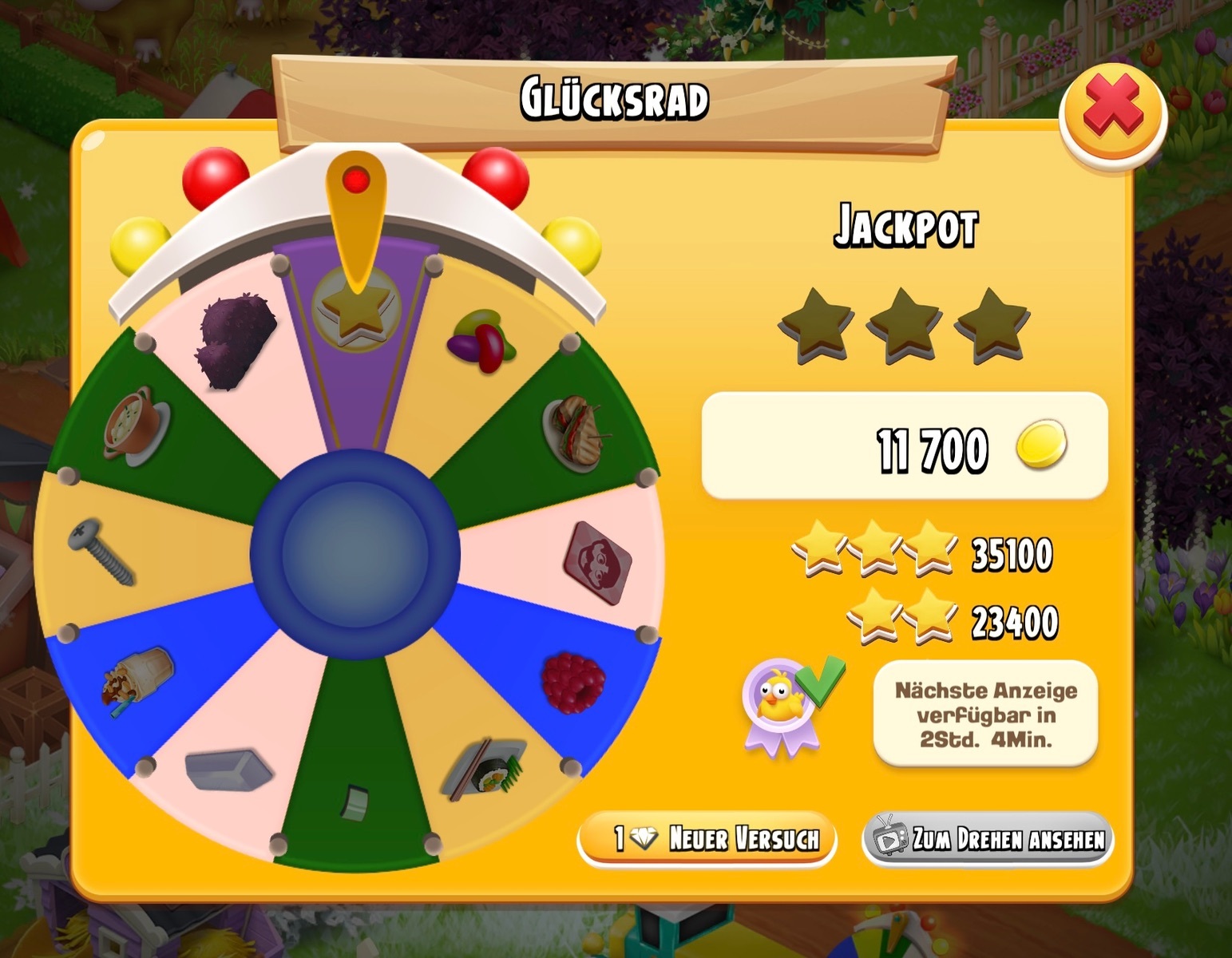Click the blue hub of the wheel
The image size is (1232, 958).
(355, 554)
